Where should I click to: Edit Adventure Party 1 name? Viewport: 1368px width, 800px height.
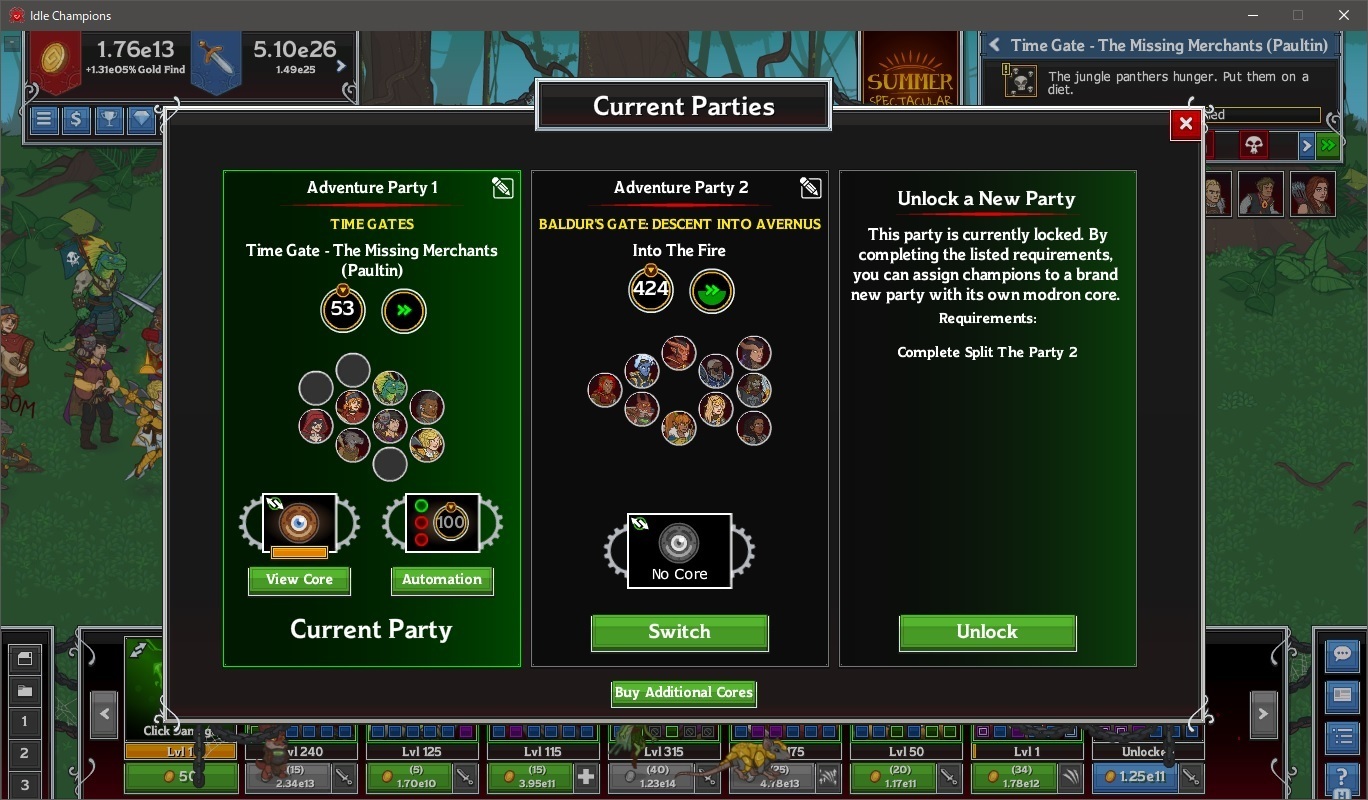pyautogui.click(x=502, y=188)
